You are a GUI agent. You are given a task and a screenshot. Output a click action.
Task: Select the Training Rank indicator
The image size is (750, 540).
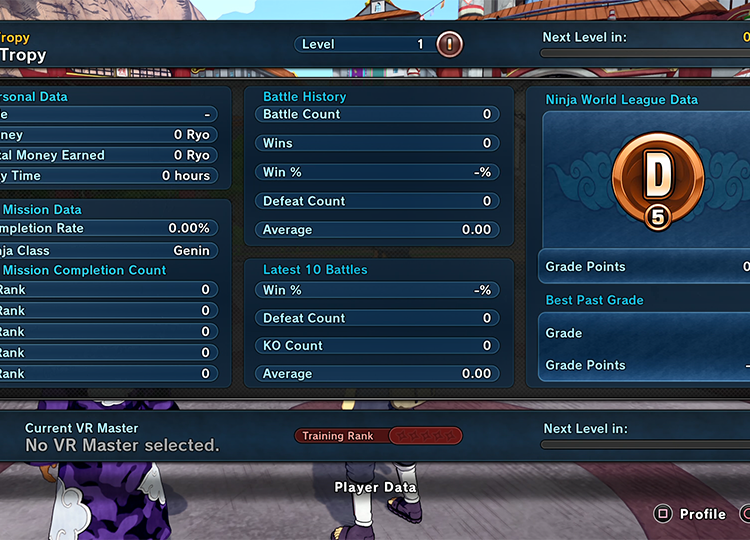click(378, 436)
